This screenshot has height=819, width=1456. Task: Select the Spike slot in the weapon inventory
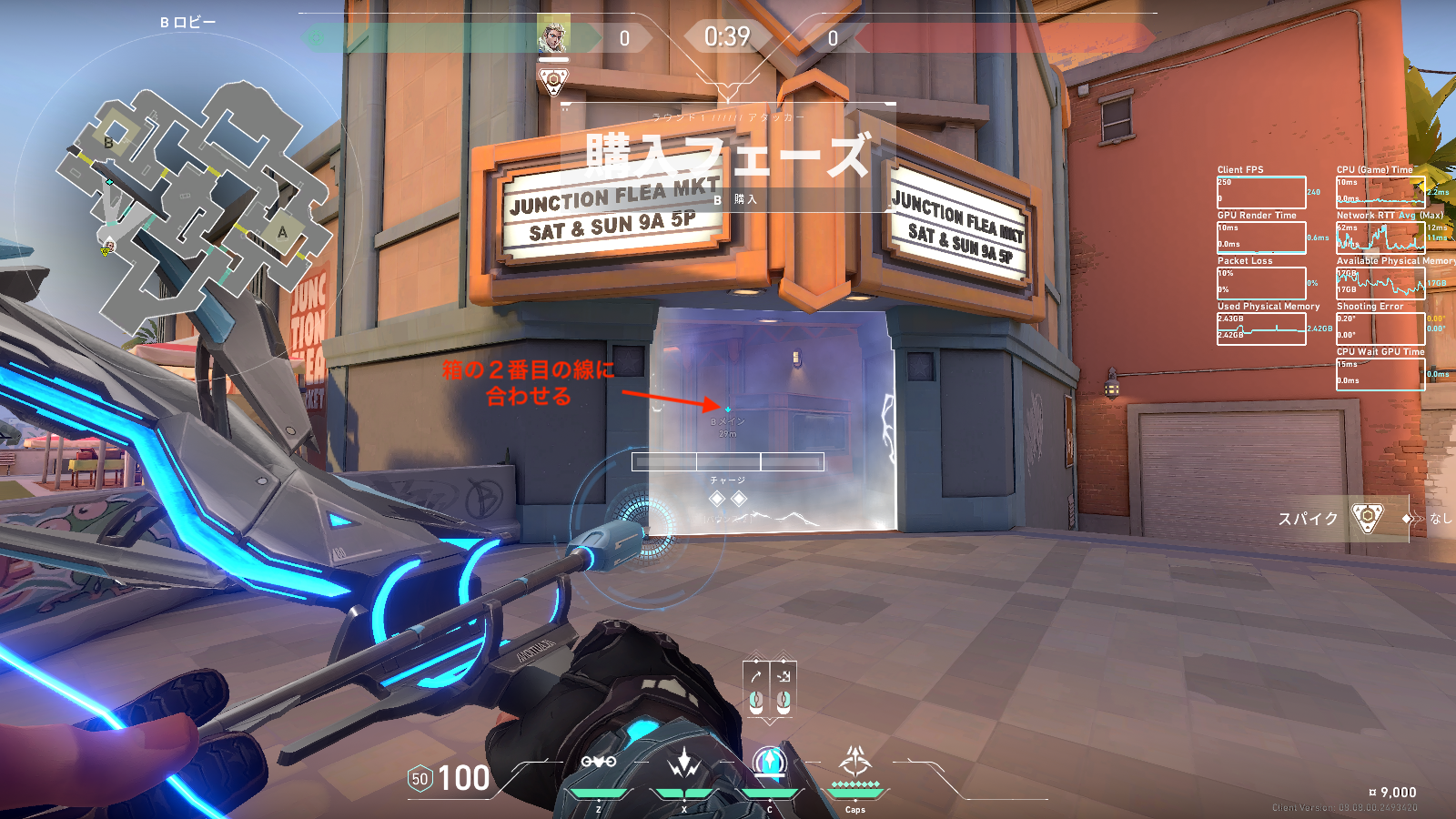coord(1367,518)
